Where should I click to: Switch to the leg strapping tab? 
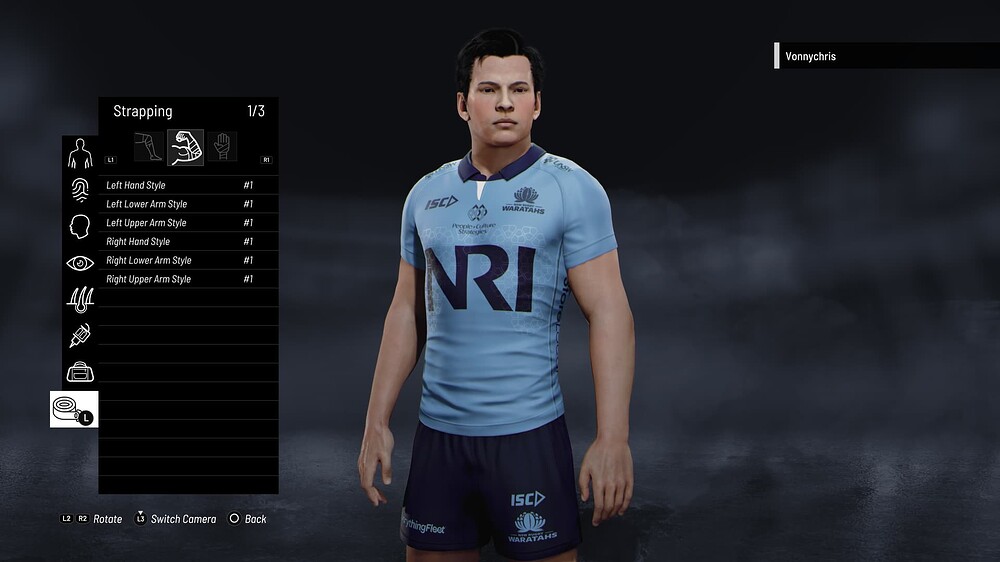coord(149,147)
